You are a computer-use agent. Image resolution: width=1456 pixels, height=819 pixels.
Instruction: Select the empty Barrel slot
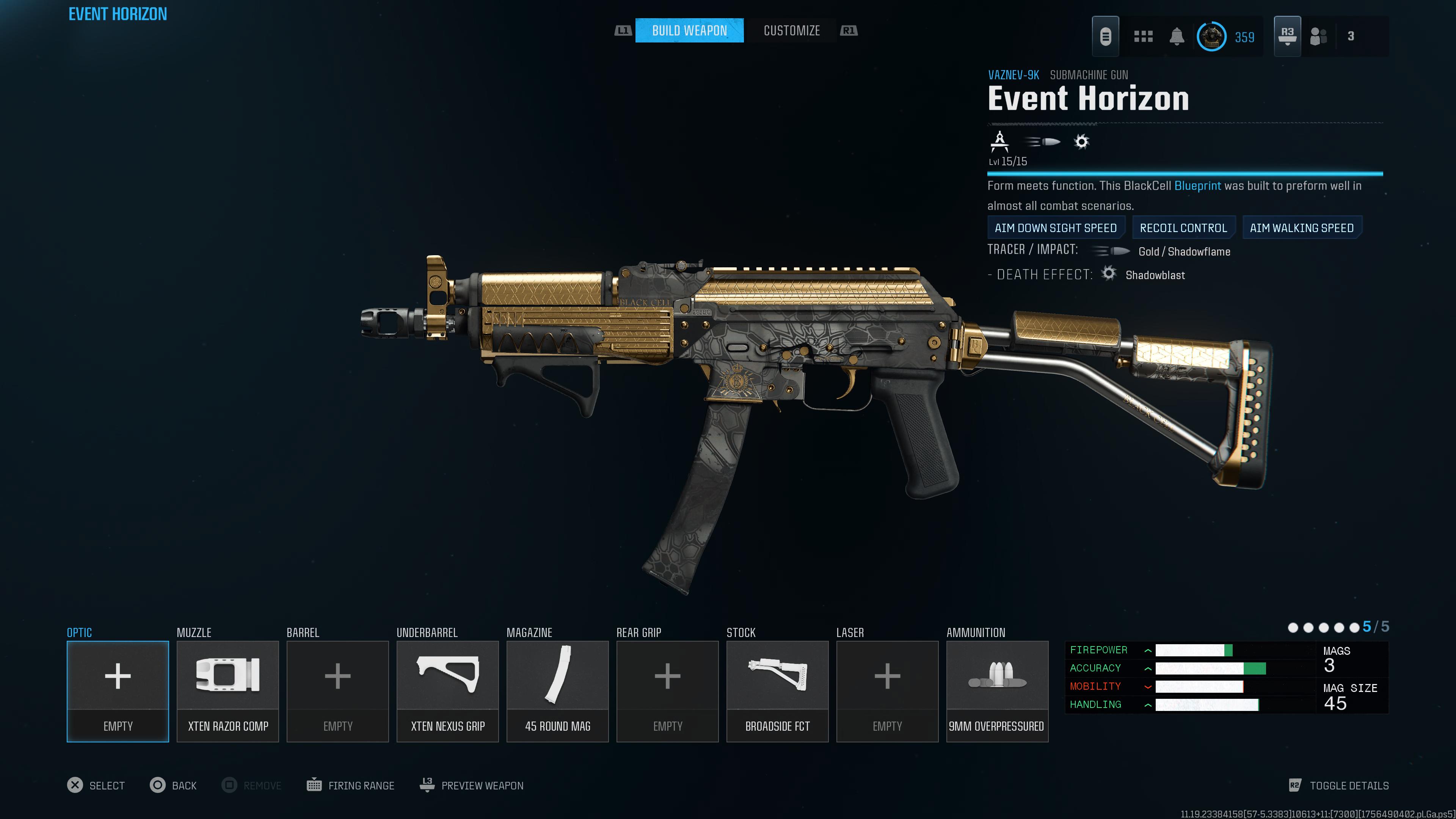[337, 691]
